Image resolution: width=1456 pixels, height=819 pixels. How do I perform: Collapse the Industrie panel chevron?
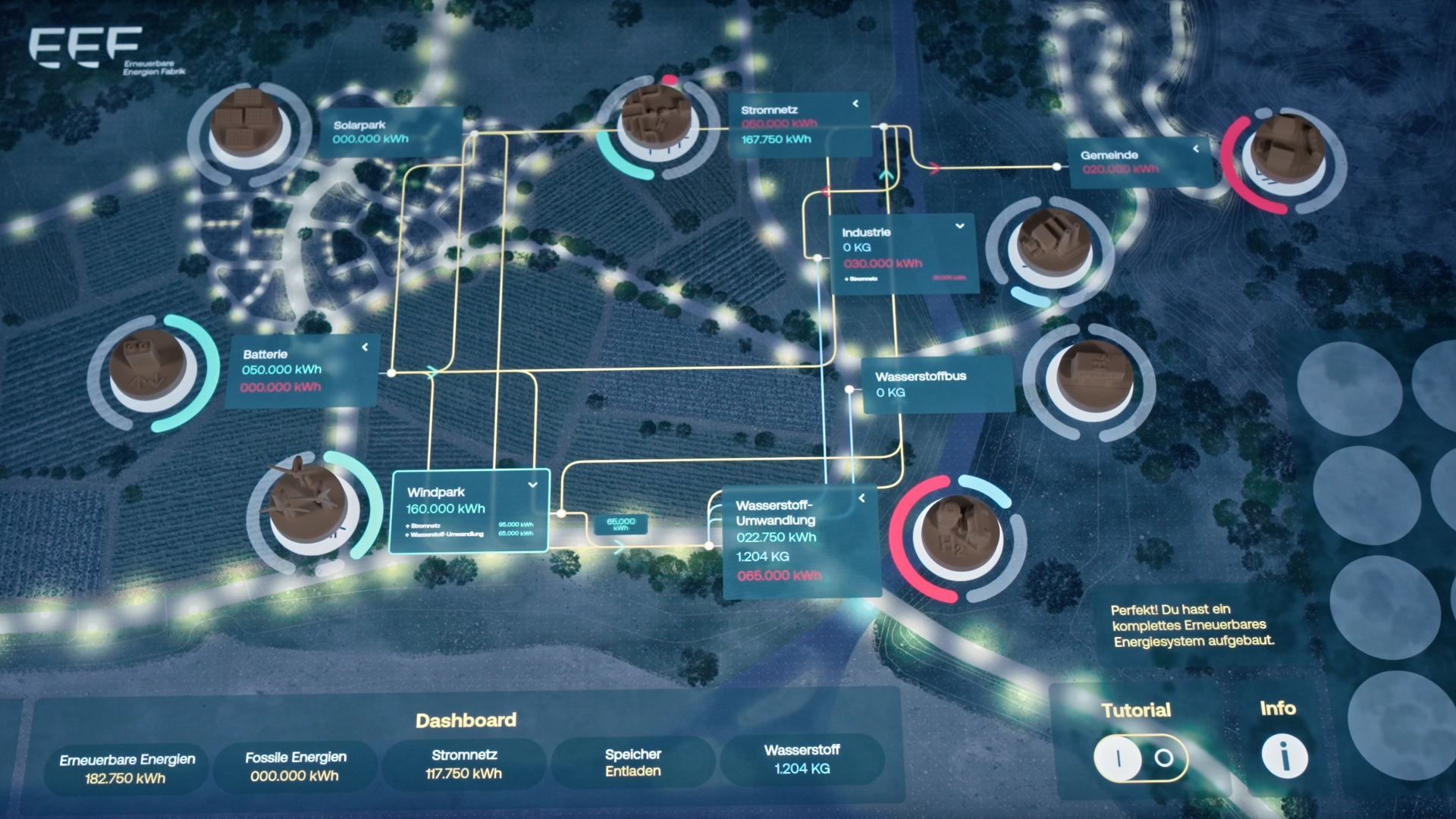960,226
